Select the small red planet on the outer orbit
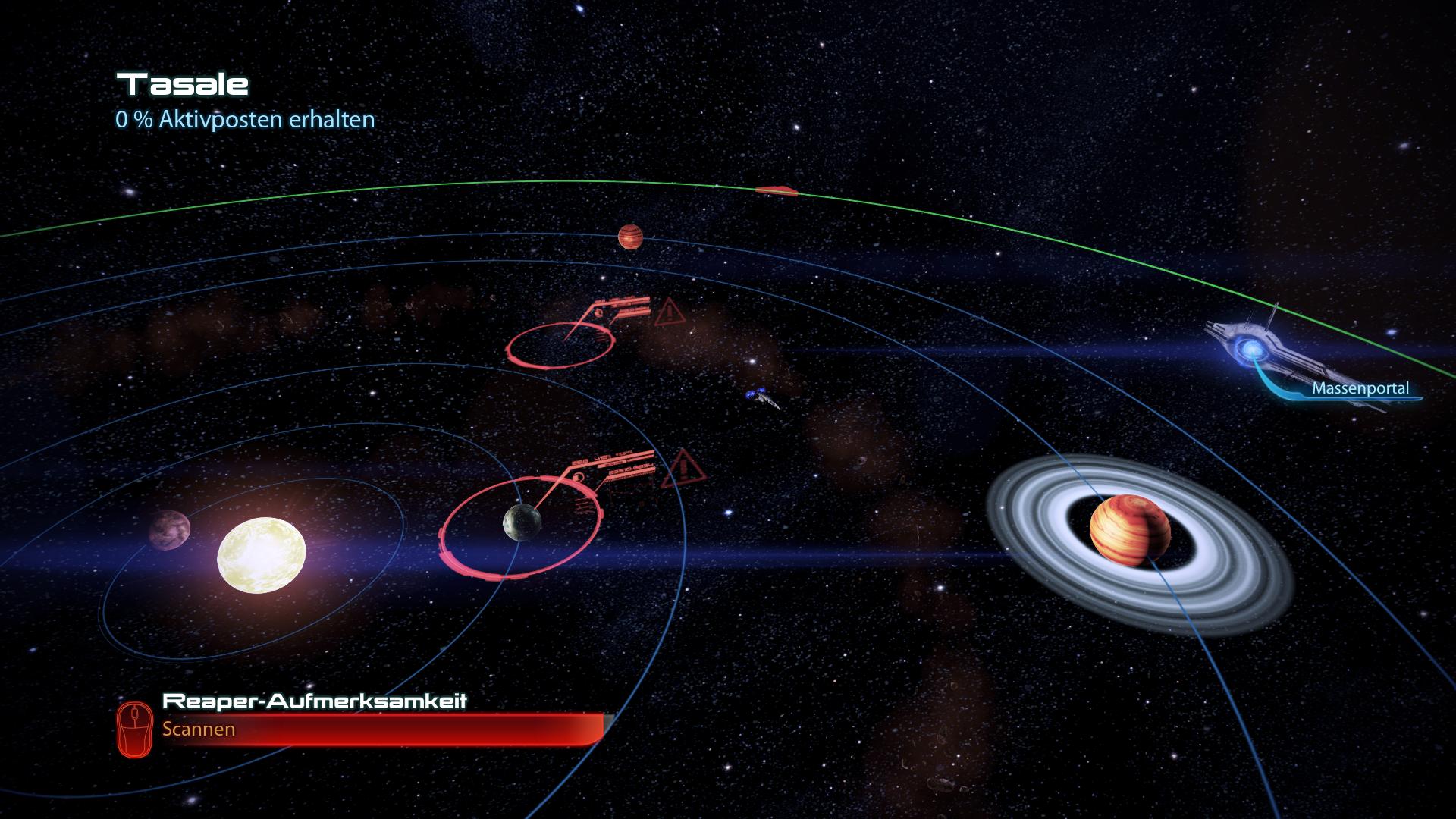Image resolution: width=1456 pixels, height=819 pixels. pos(629,237)
